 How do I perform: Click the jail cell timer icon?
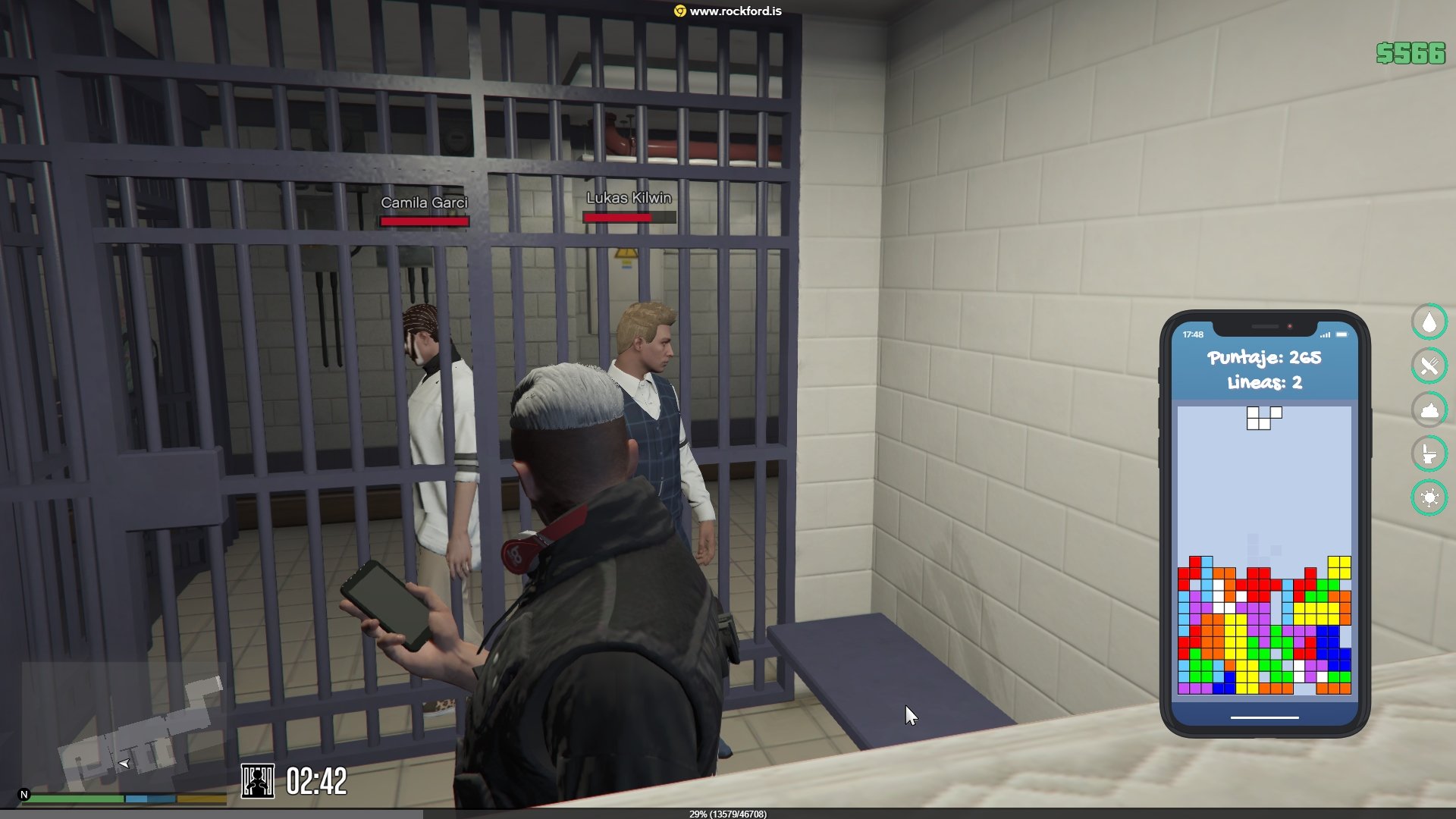click(258, 781)
